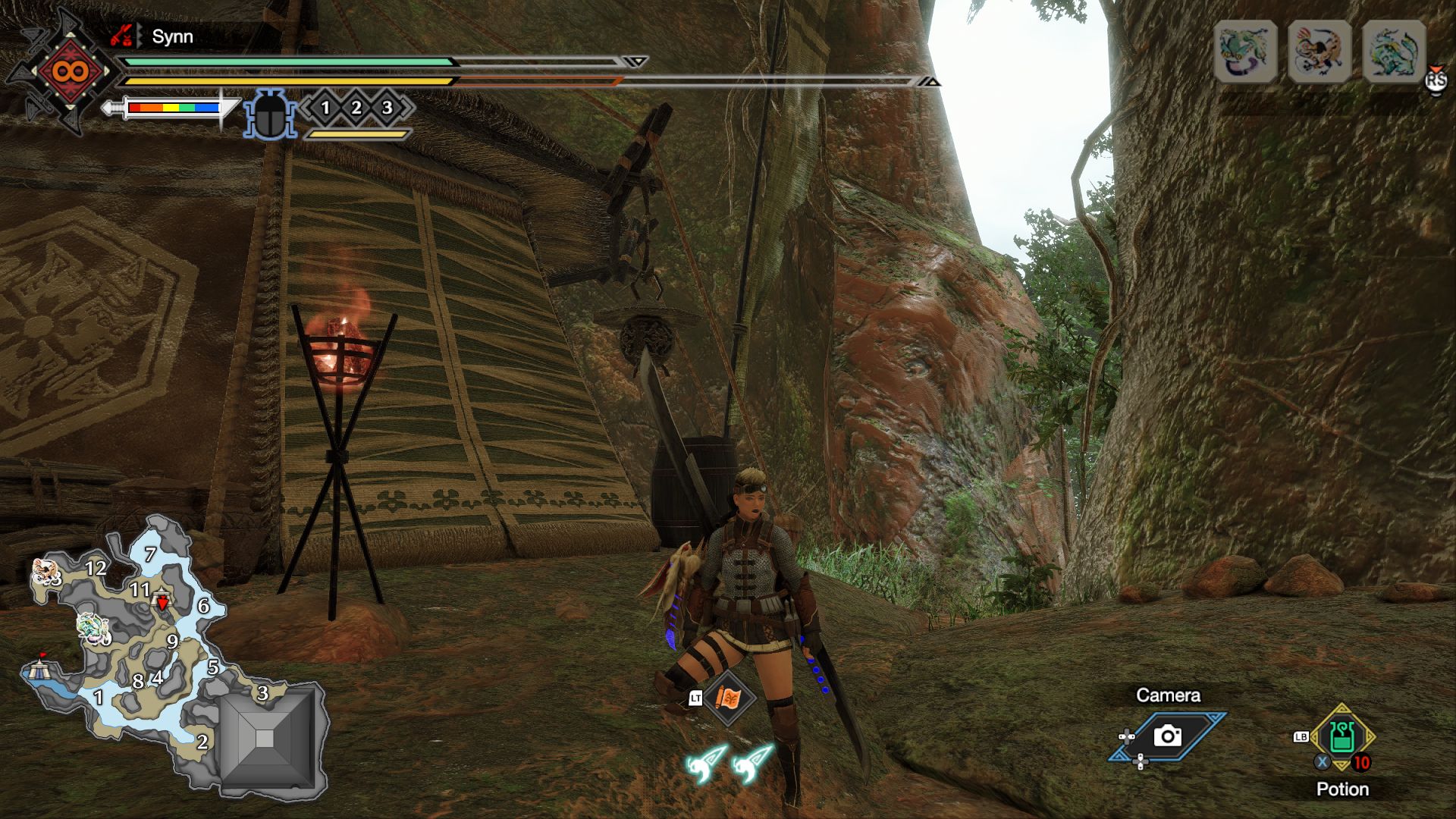Click the main camp tent with red flag on minimap
This screenshot has width=1456, height=819.
(x=38, y=669)
